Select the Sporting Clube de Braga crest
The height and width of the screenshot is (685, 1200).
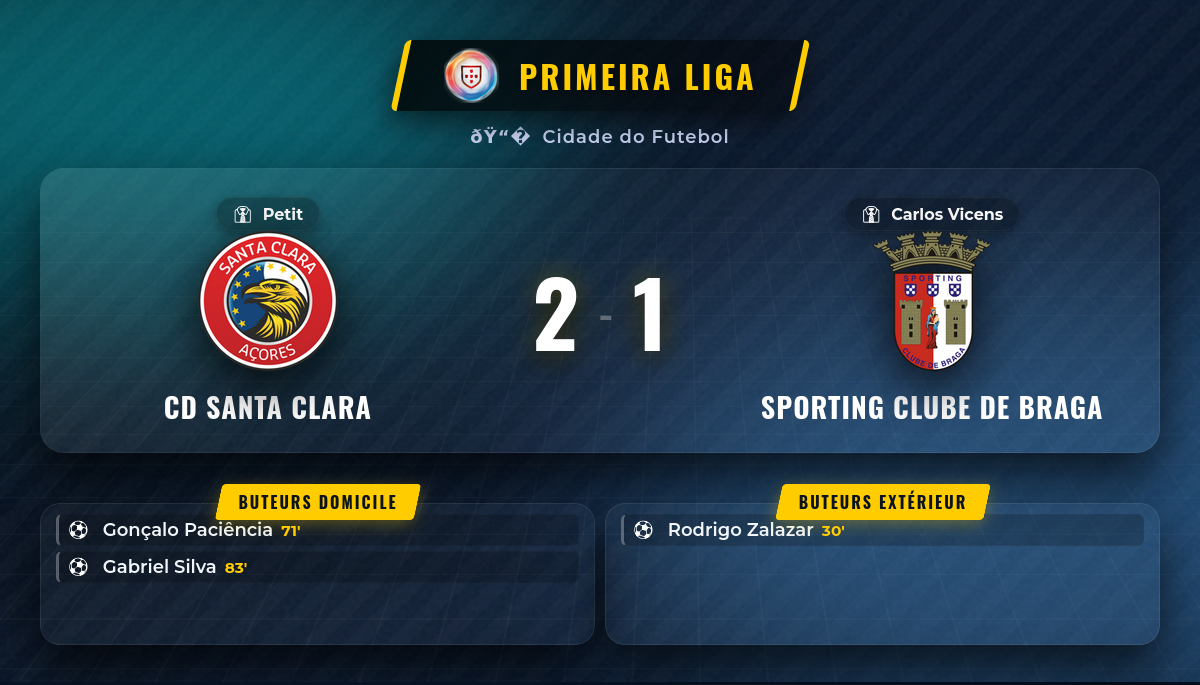(x=932, y=301)
